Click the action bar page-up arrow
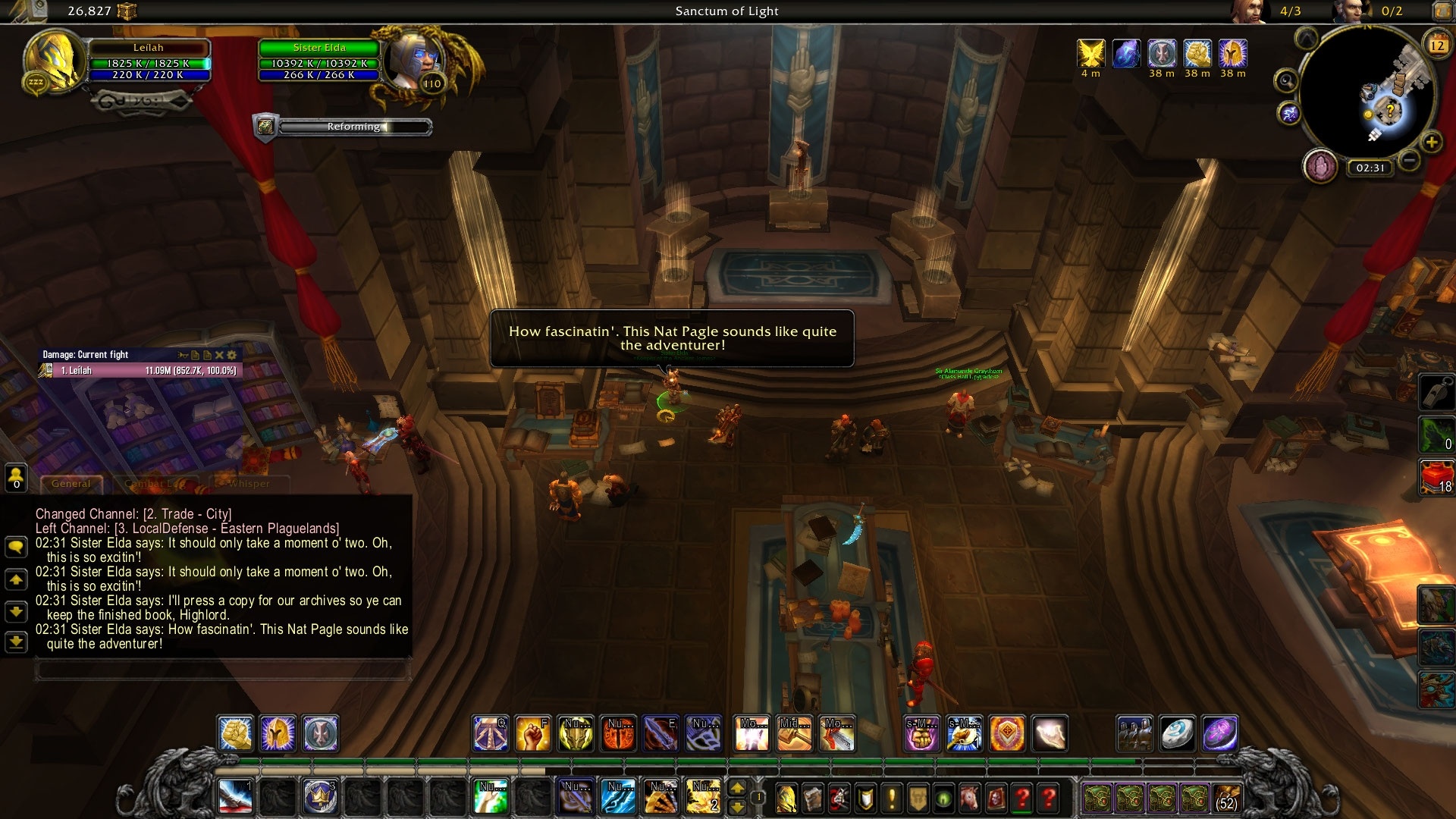1456x819 pixels. point(739,787)
